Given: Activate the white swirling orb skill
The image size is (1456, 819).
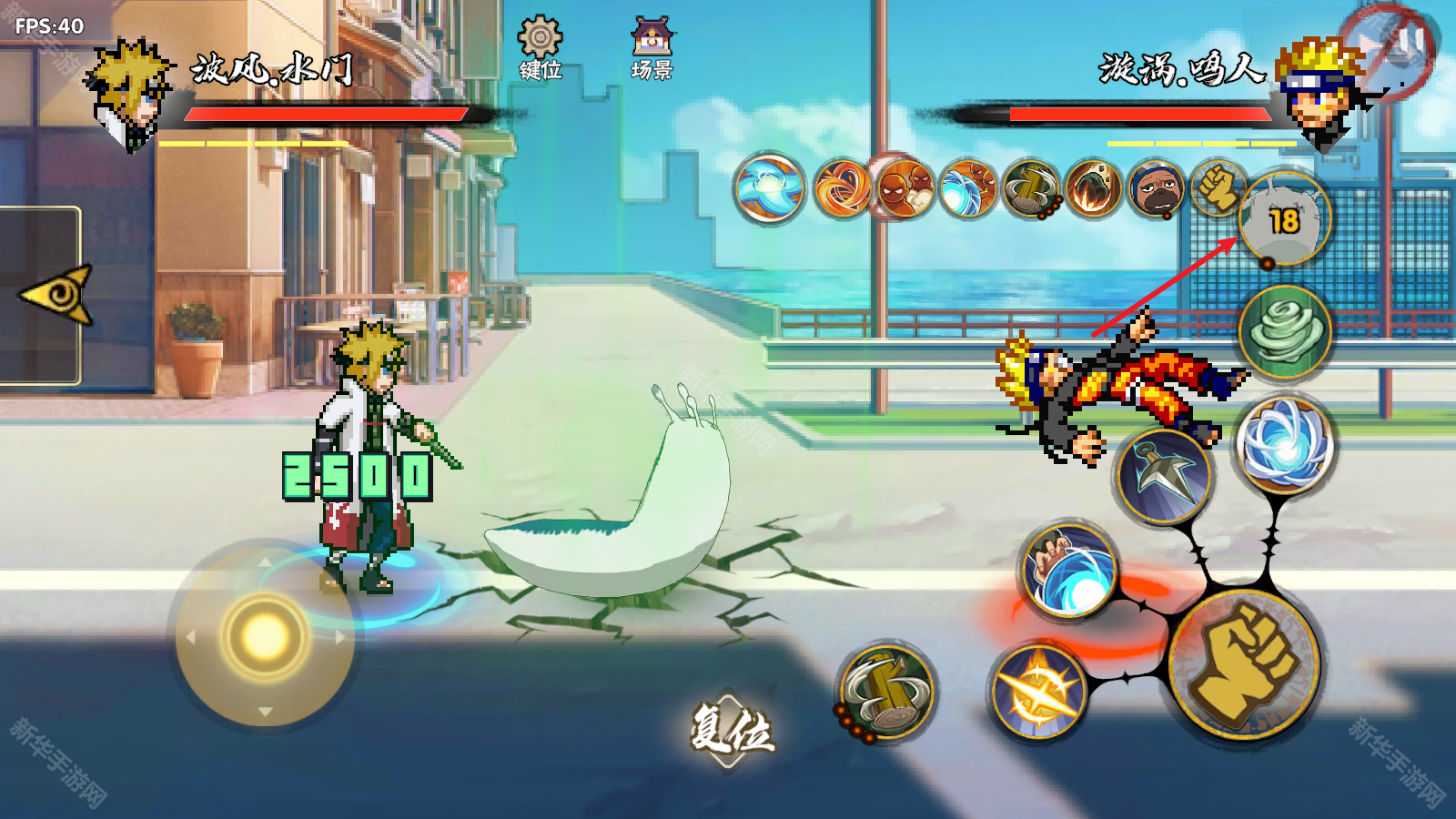Looking at the screenshot, I should [1284, 446].
